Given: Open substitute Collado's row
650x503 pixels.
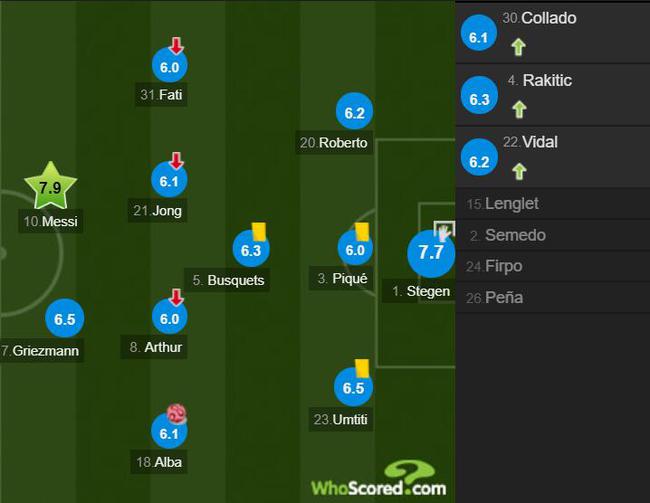Looking at the screenshot, I should coord(552,32).
